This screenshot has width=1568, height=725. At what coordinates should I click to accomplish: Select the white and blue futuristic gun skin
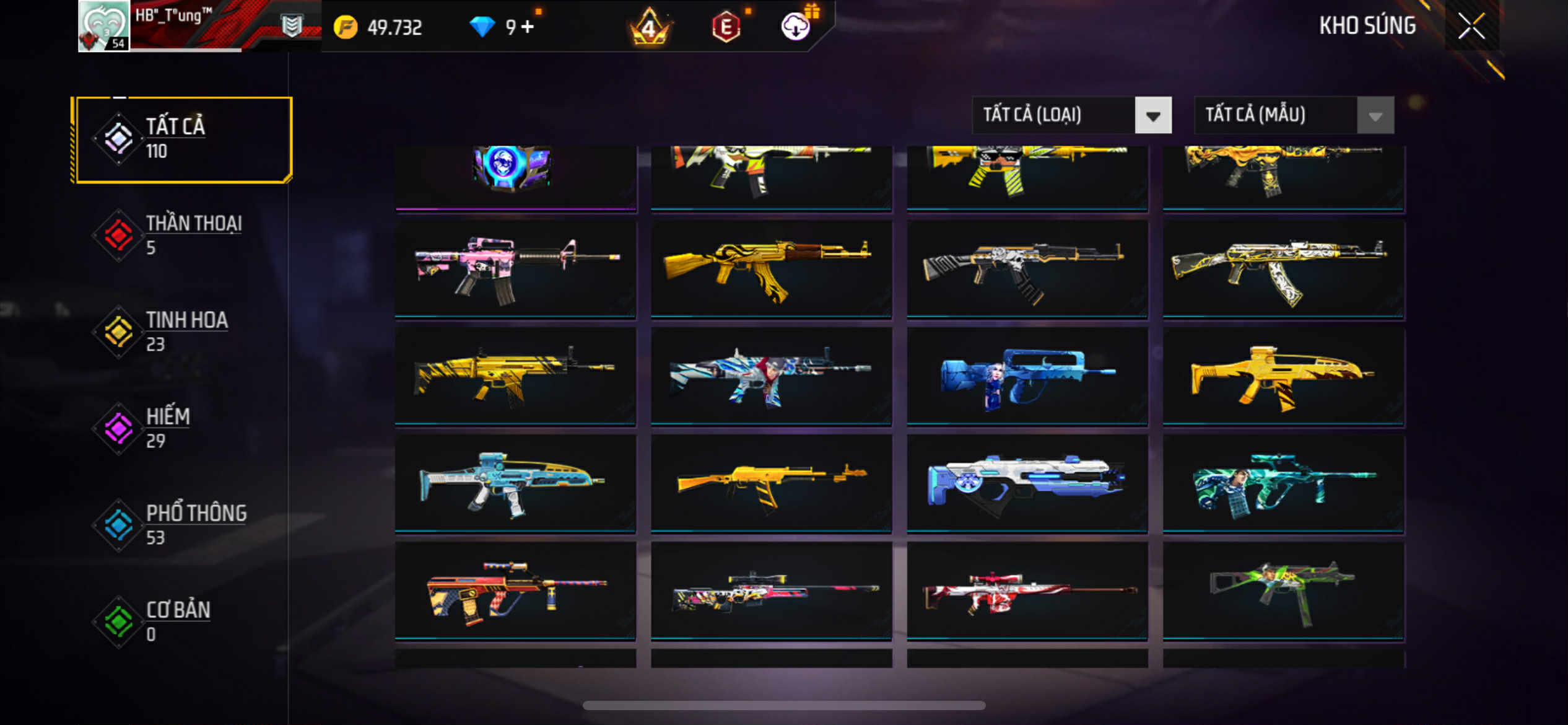pos(1027,483)
